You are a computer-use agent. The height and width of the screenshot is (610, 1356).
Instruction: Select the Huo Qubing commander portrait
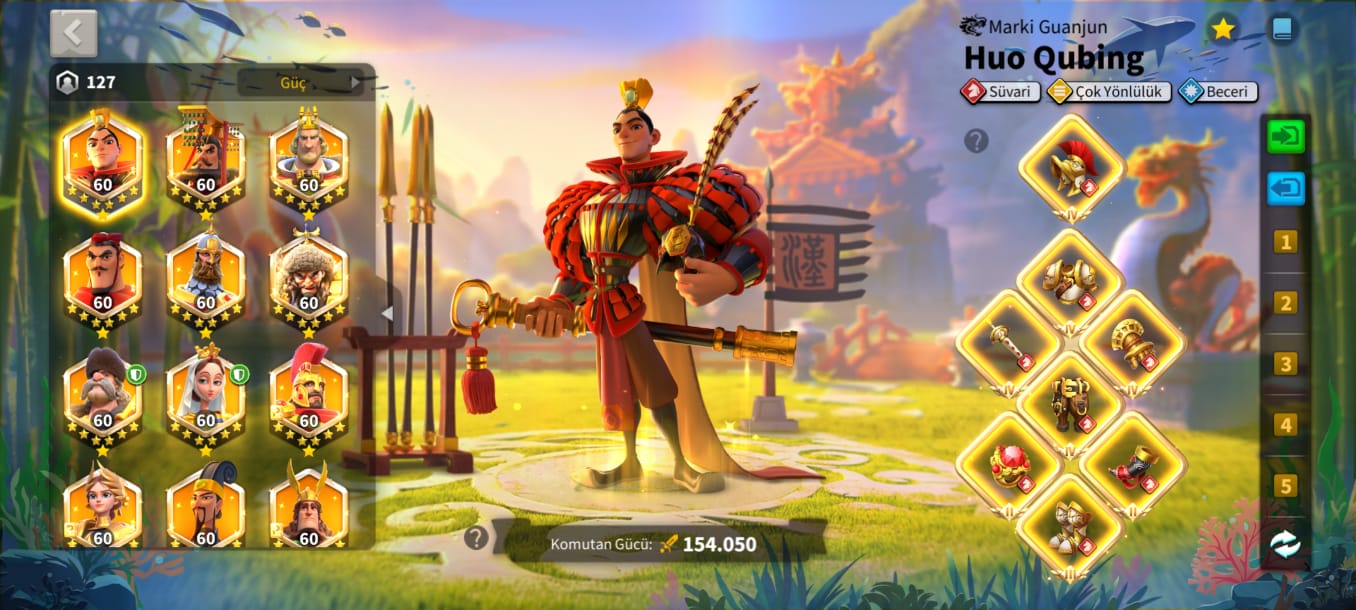coord(102,162)
